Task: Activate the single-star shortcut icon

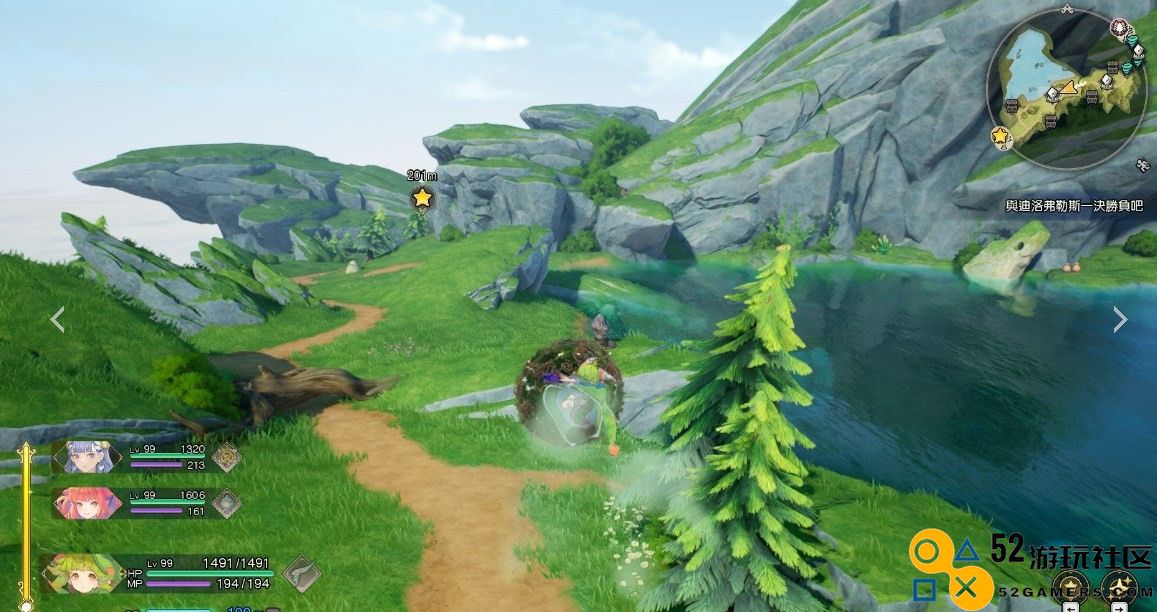Action: [1071, 586]
